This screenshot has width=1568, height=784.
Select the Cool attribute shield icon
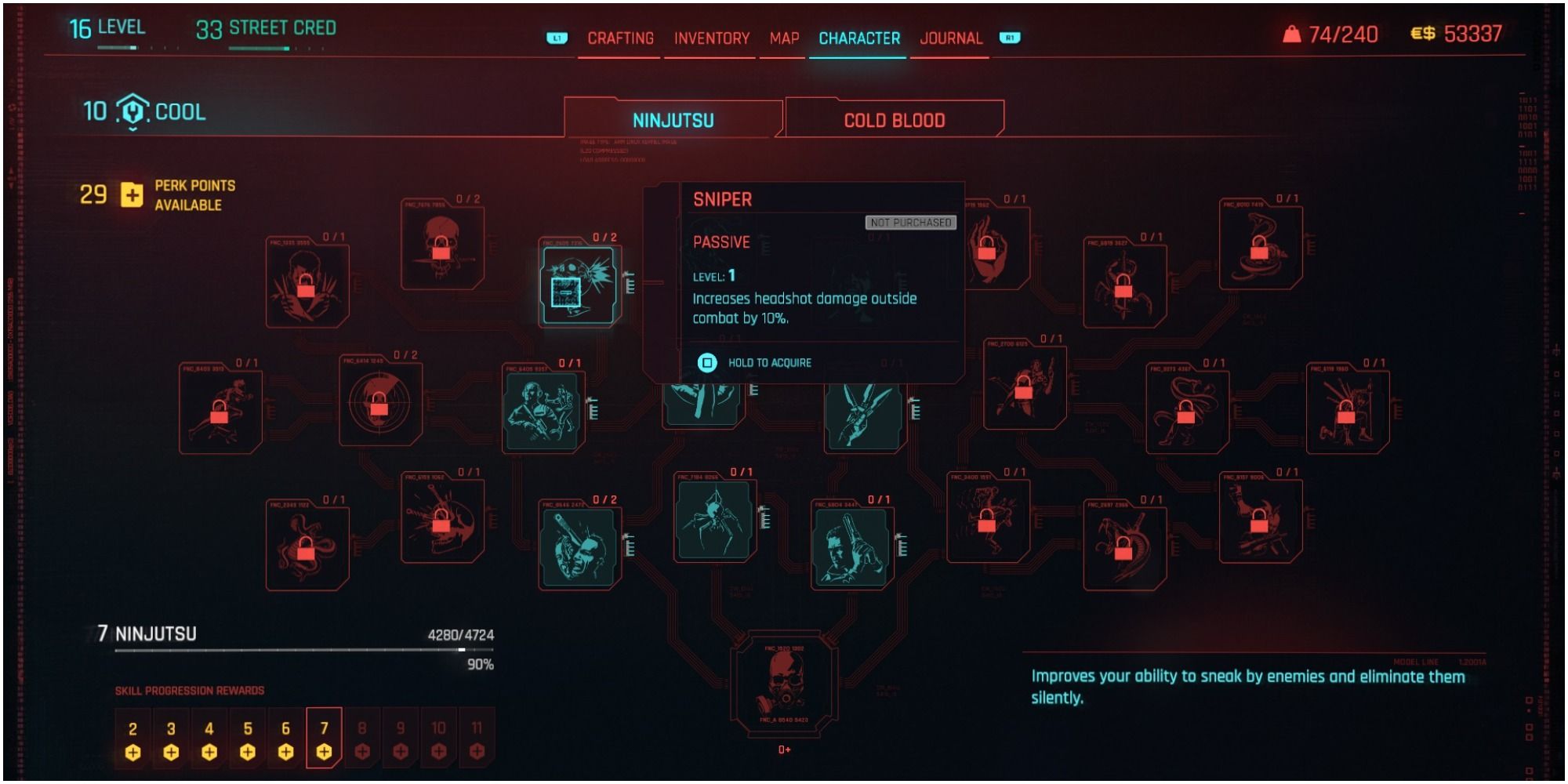[133, 112]
